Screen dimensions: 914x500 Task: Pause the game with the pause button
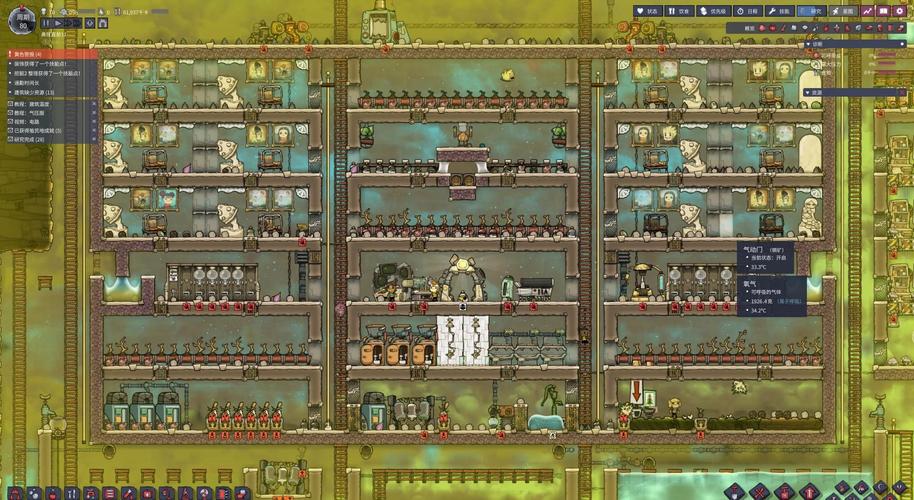[47, 22]
